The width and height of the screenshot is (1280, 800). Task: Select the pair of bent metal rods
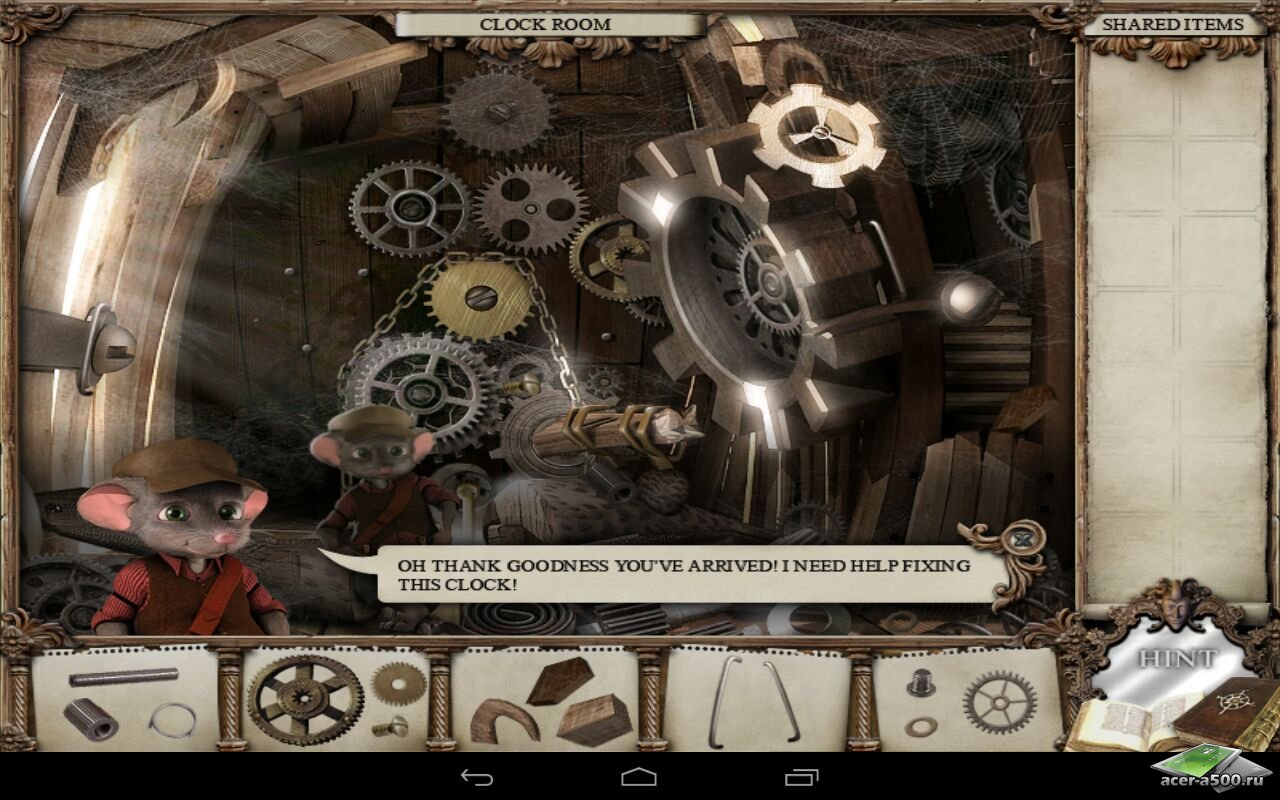tap(755, 701)
